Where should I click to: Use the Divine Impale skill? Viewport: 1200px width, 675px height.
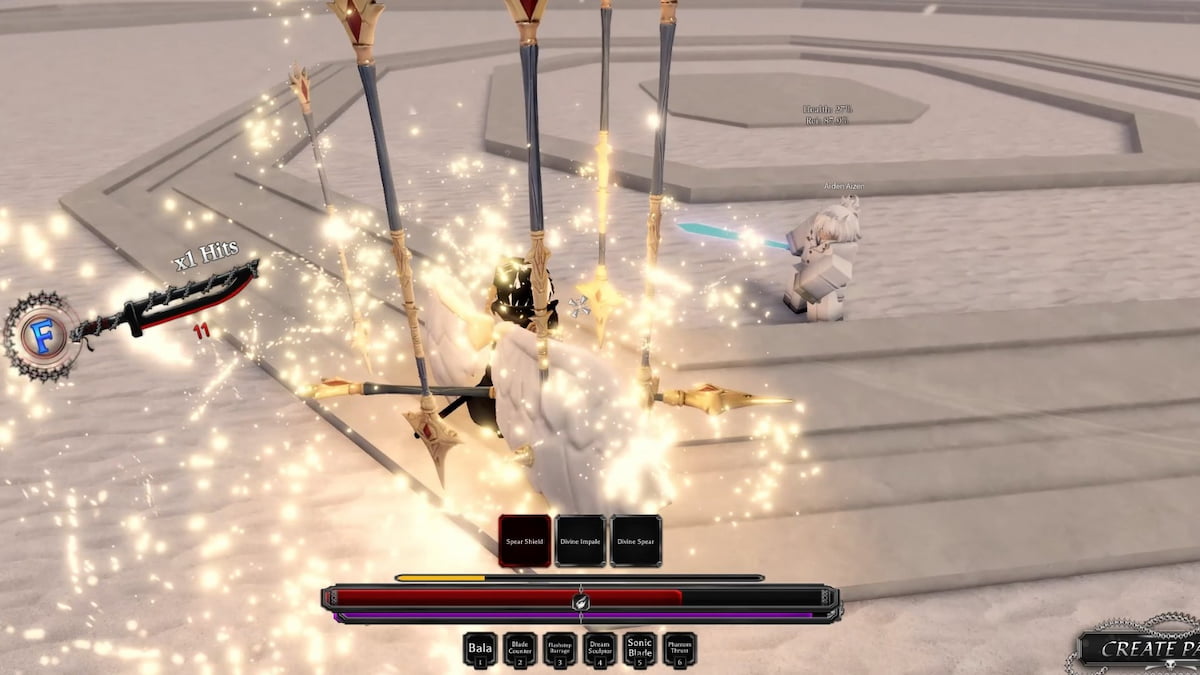point(580,541)
